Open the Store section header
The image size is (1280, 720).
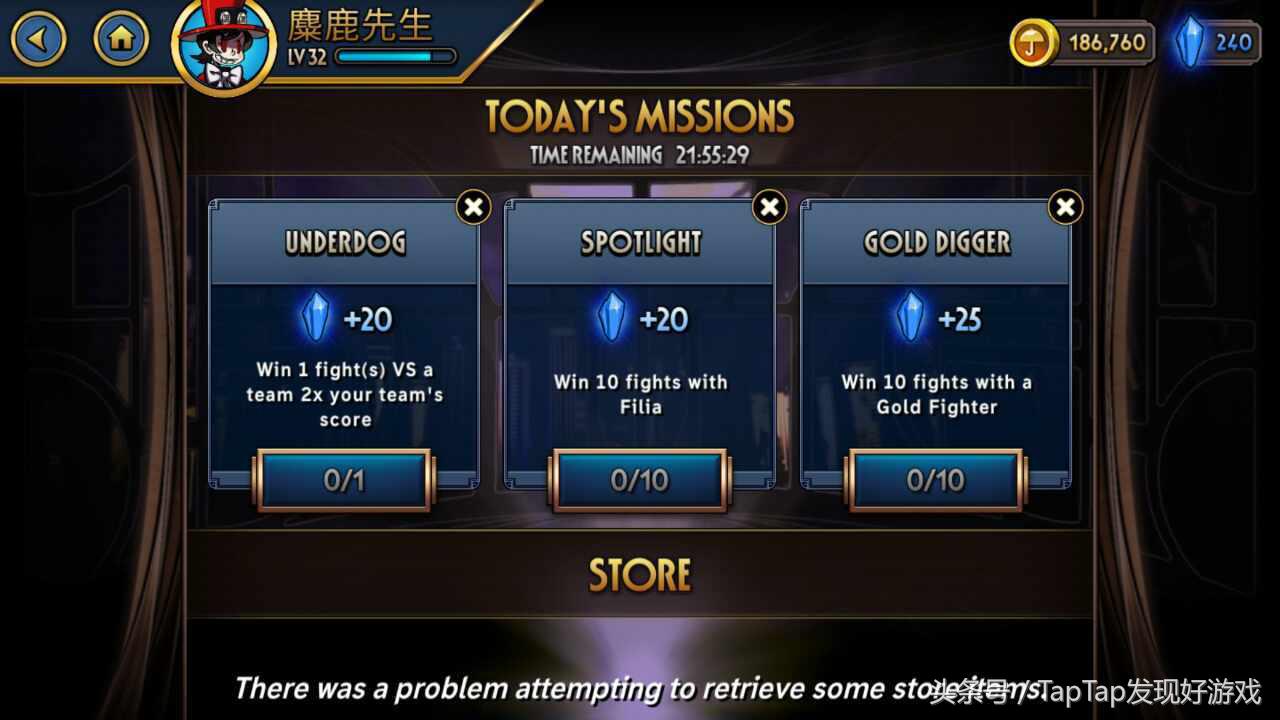pyautogui.click(x=640, y=574)
